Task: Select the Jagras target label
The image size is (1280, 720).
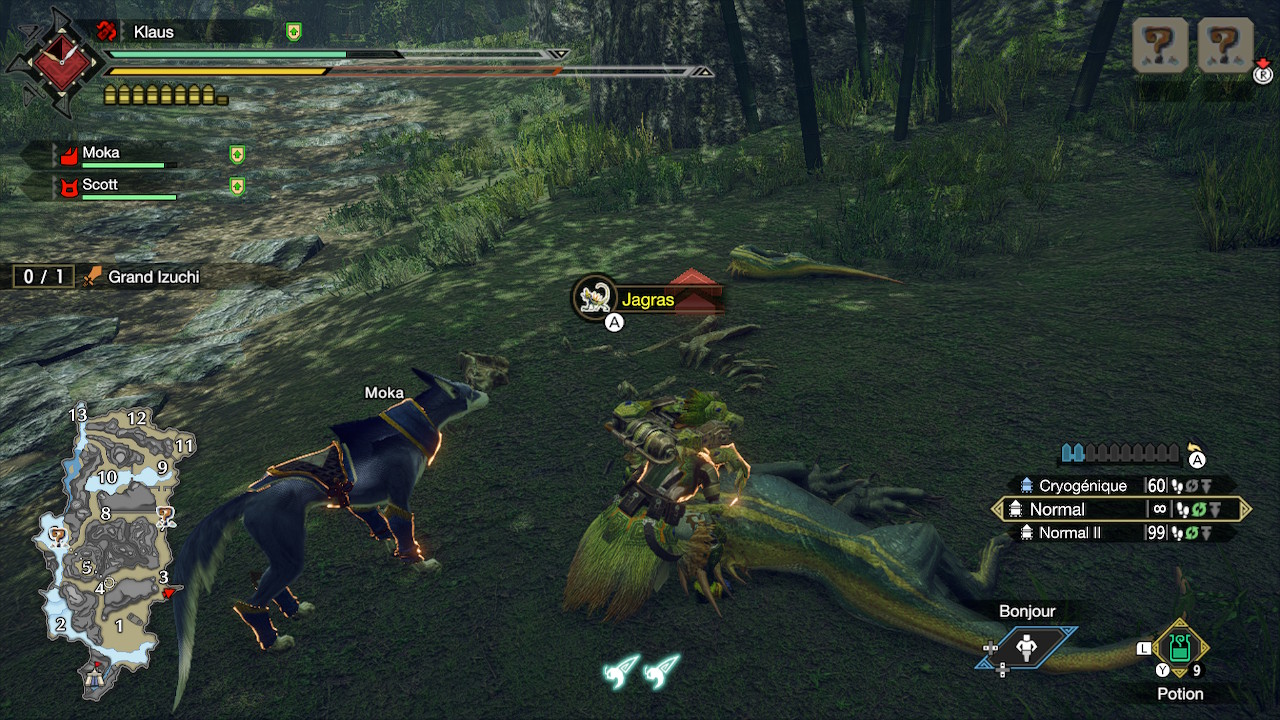Action: [646, 299]
